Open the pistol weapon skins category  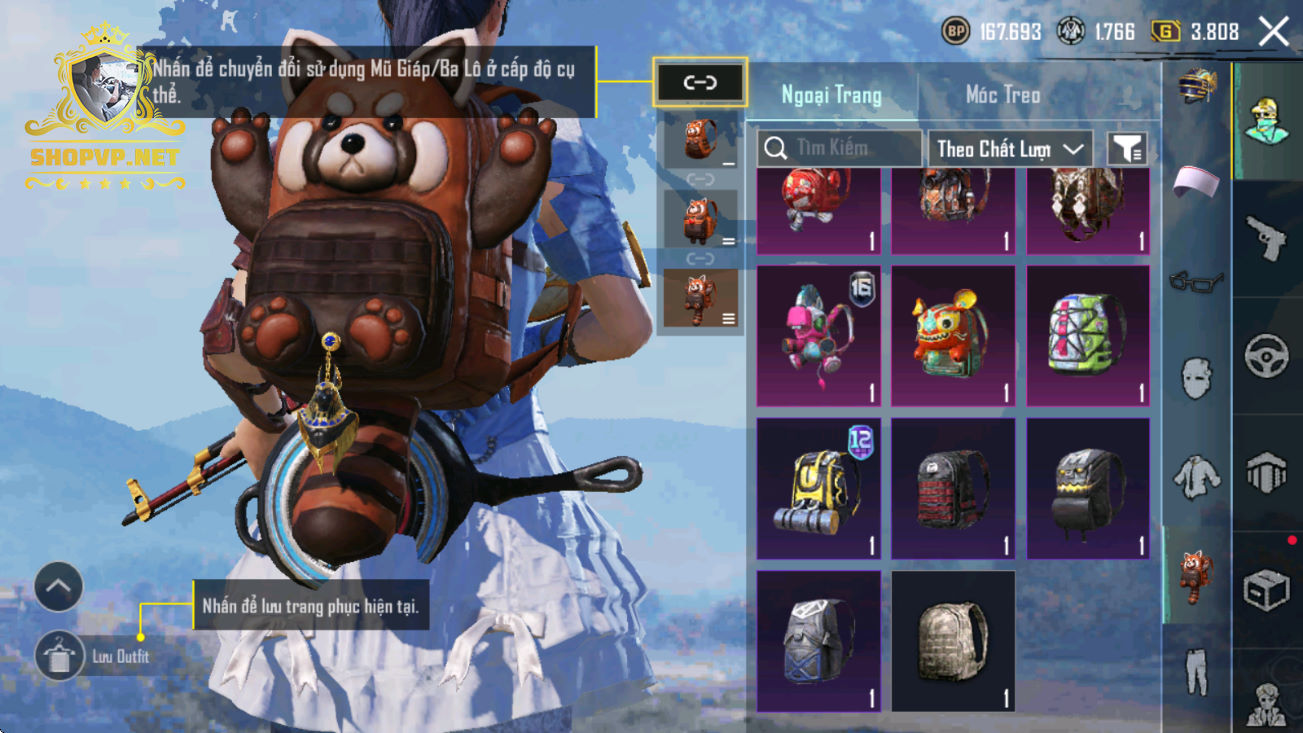tap(1267, 238)
